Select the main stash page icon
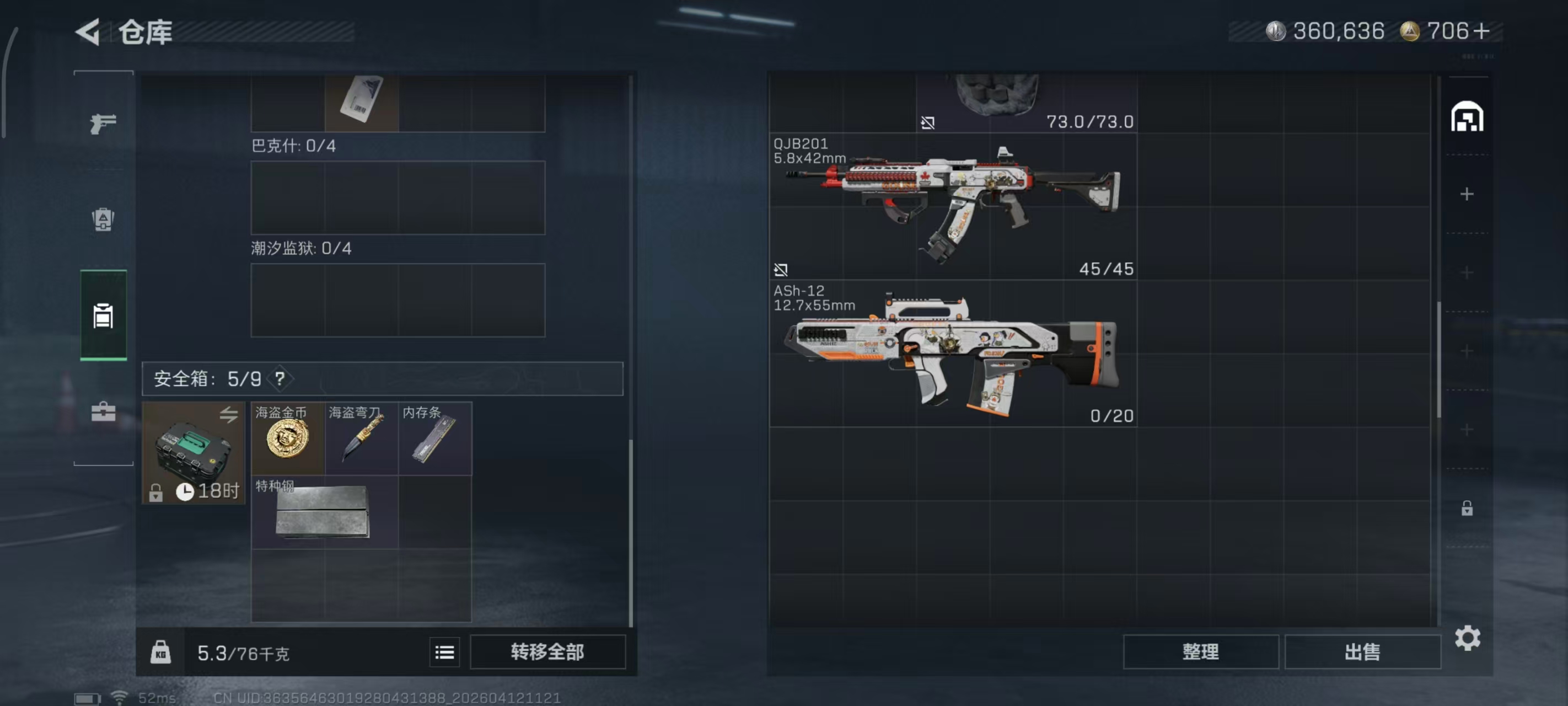Image resolution: width=1568 pixels, height=706 pixels. 1467,117
